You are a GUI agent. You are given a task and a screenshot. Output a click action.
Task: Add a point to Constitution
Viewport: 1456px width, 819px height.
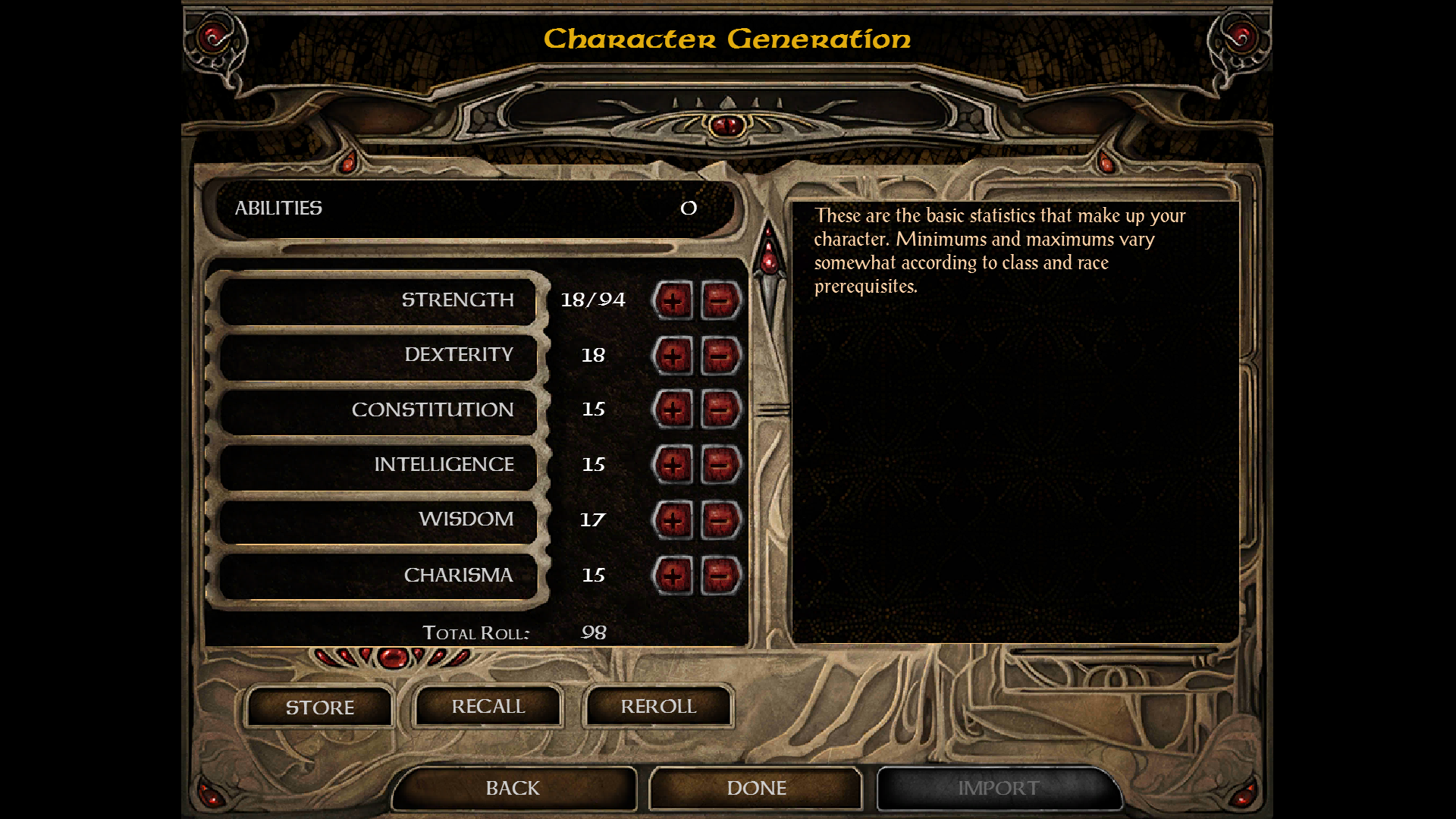point(673,410)
